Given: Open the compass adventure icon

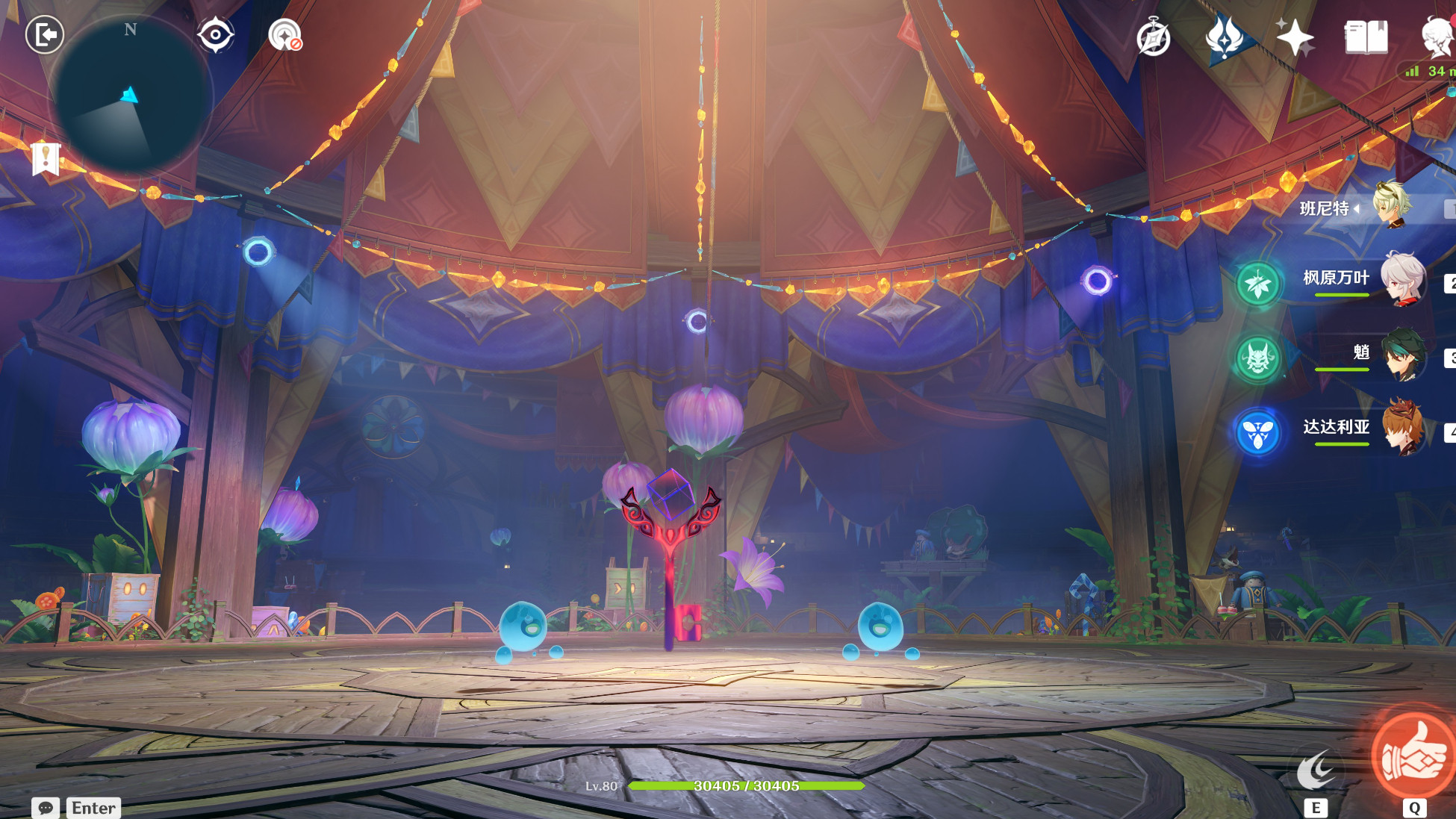Looking at the screenshot, I should 1153,37.
